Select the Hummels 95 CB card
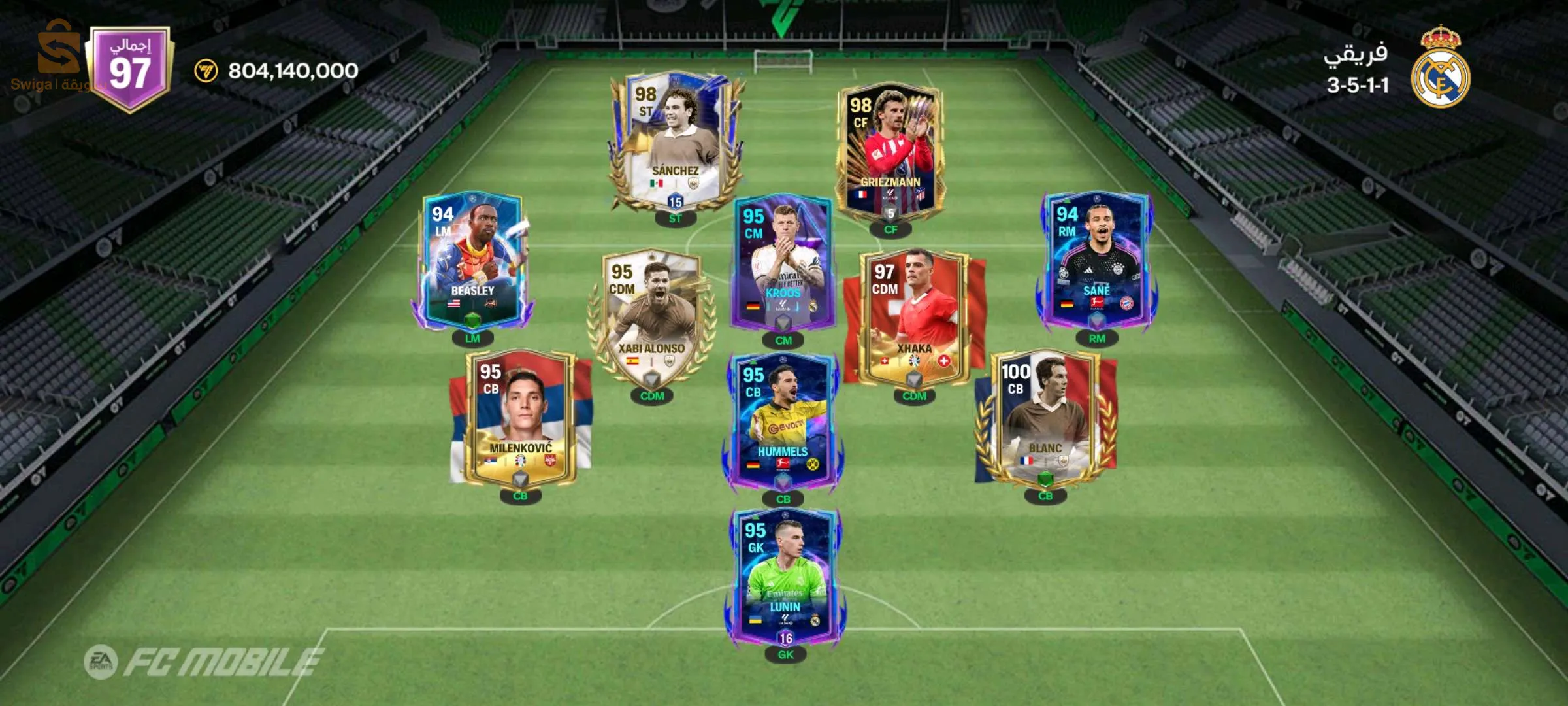Screen dimensions: 1568x706 click(783, 422)
